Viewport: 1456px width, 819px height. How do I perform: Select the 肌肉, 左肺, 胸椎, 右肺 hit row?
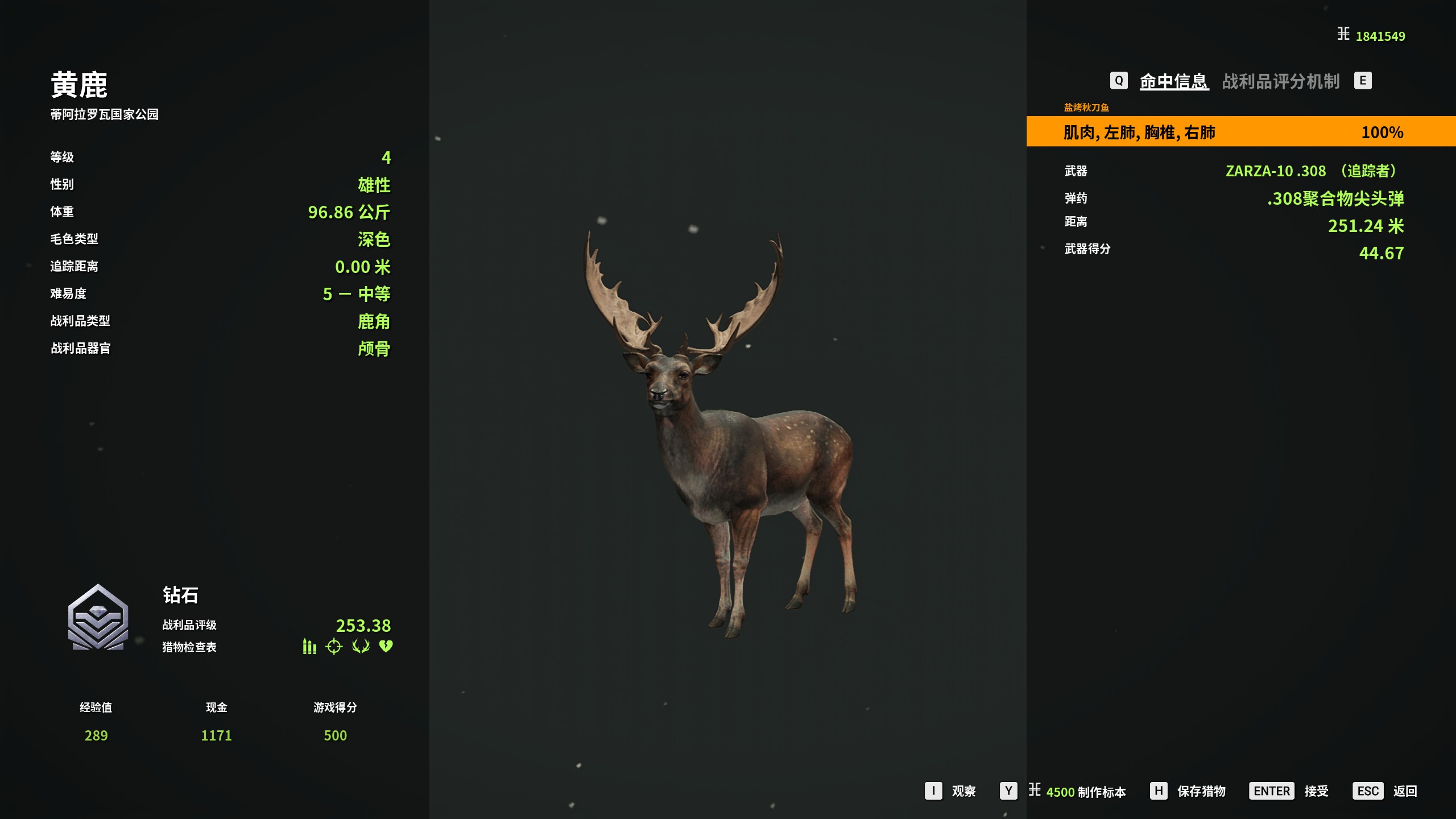point(1240,132)
